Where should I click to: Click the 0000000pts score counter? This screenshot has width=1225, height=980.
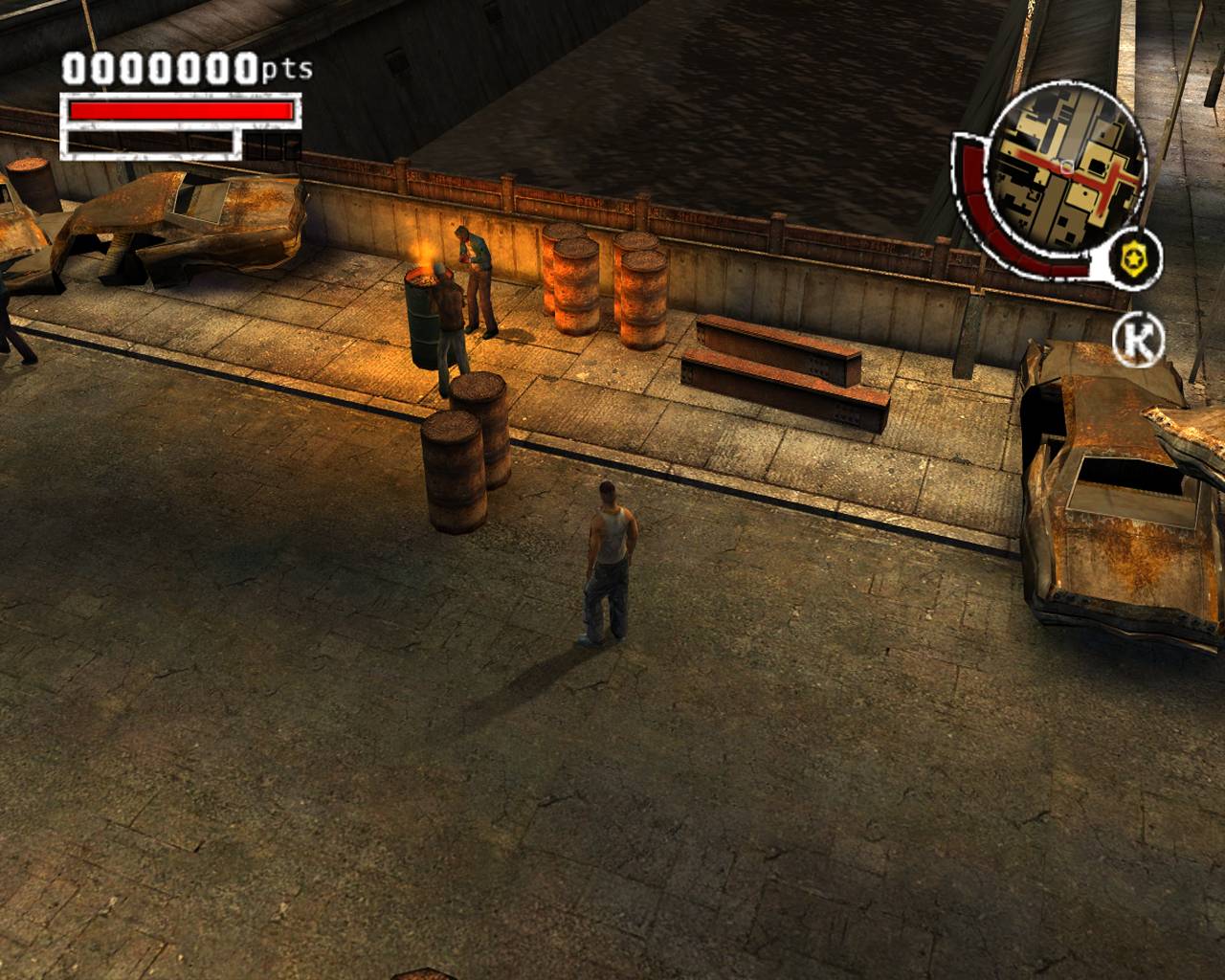pyautogui.click(x=158, y=69)
